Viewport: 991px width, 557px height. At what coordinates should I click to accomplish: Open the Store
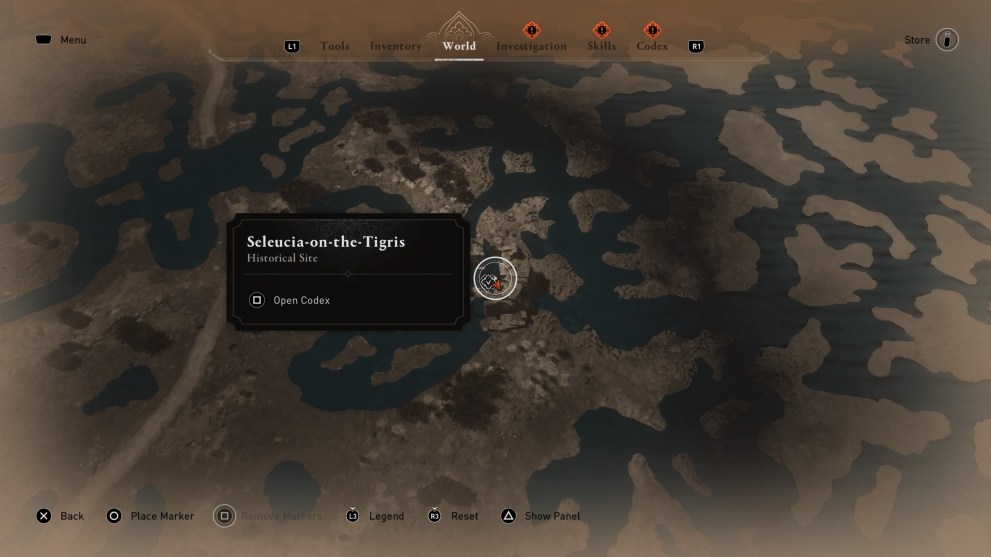click(x=931, y=40)
